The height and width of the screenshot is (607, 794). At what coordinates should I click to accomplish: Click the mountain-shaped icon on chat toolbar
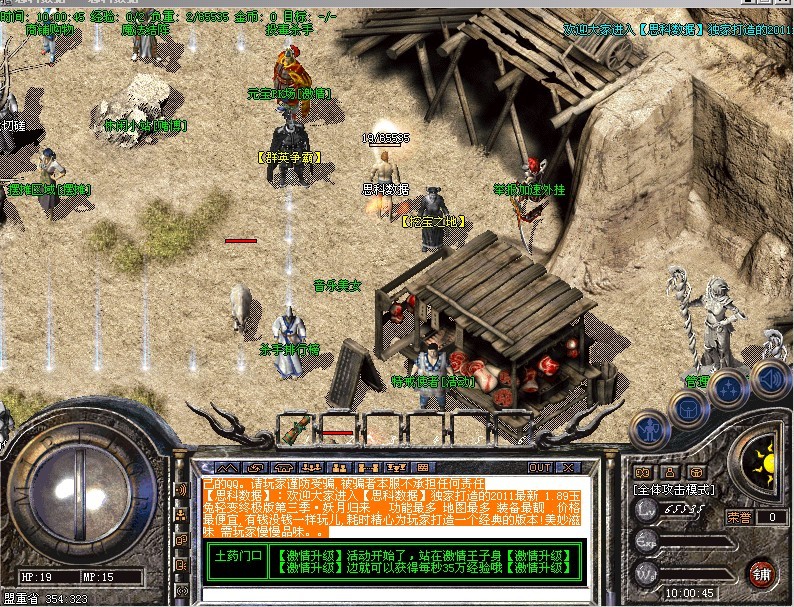[x=228, y=467]
